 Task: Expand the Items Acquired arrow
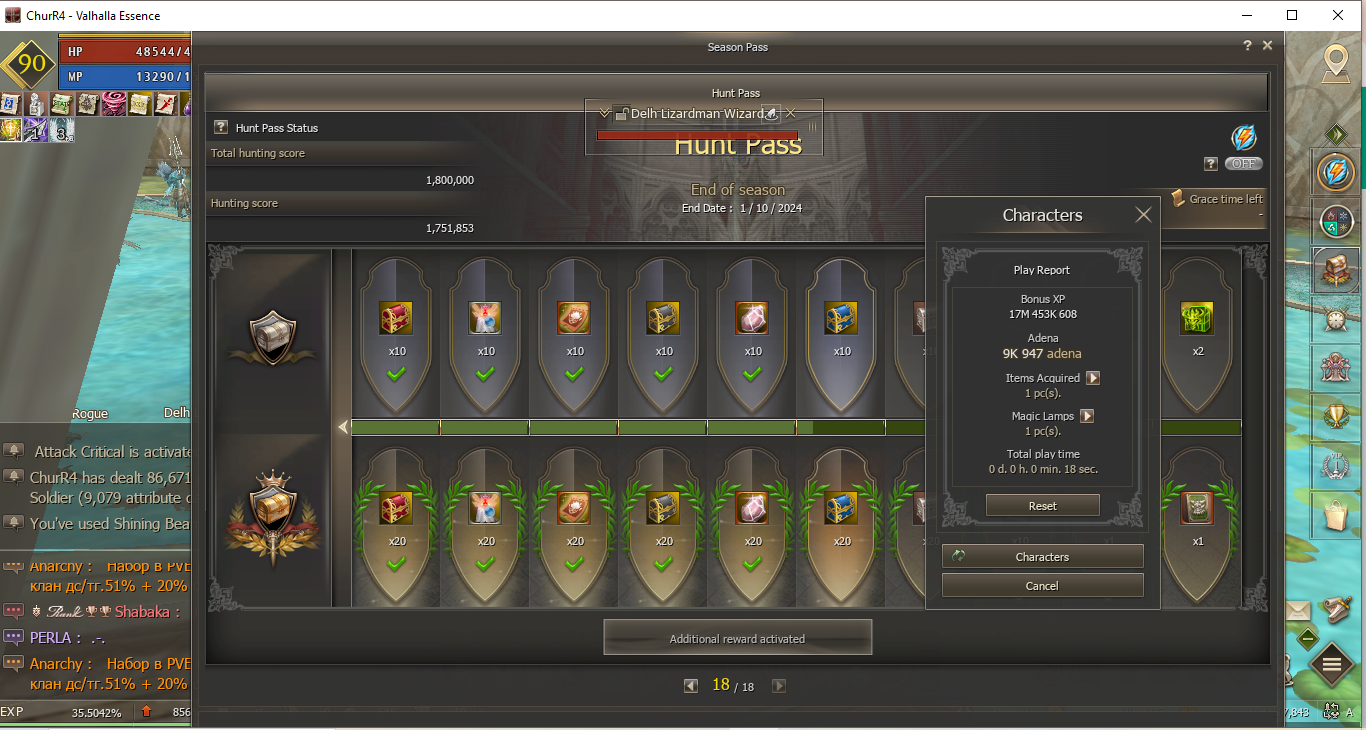click(x=1093, y=378)
